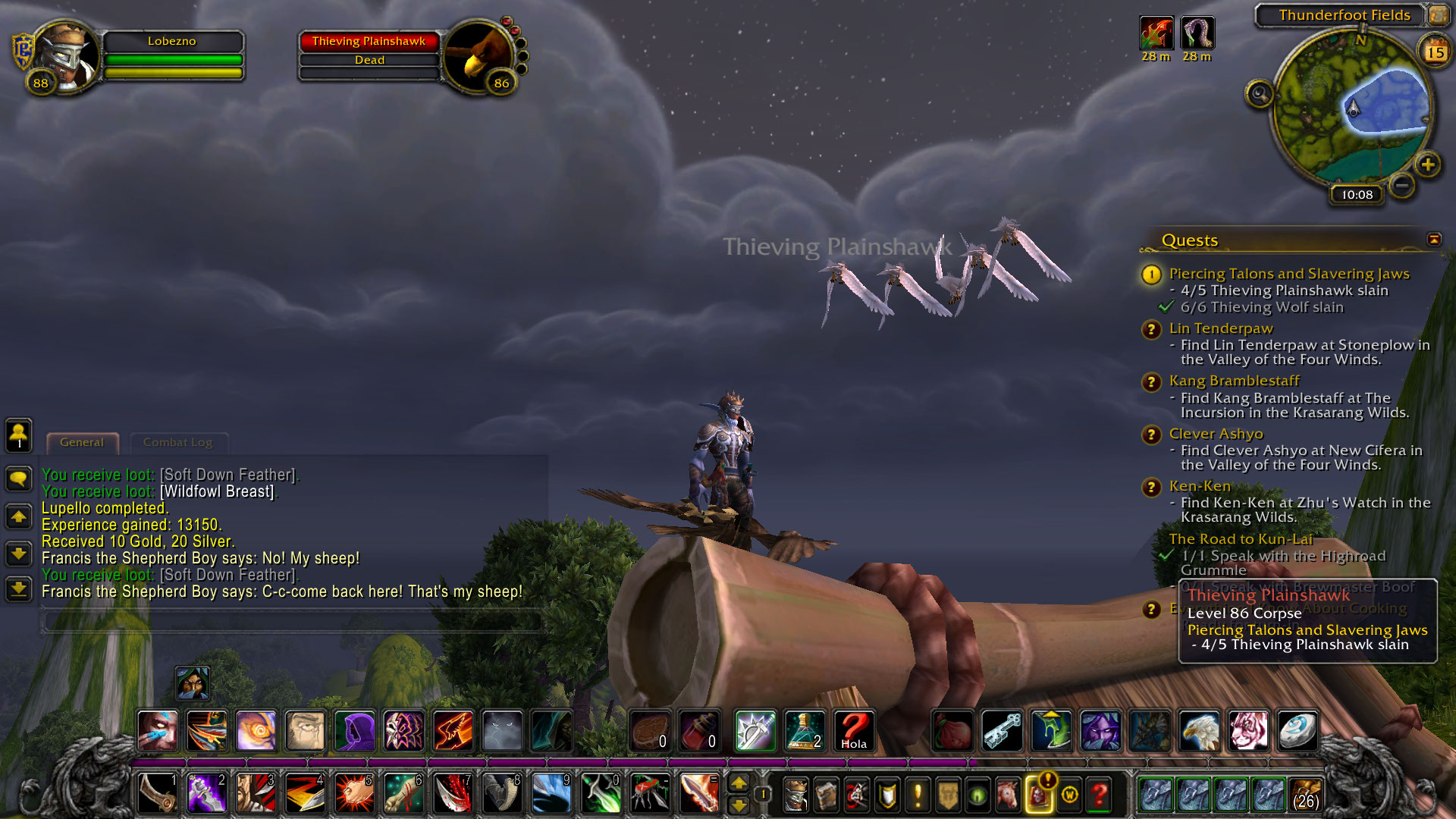Select the Piercing Talons and Slavering Jaws quest

1288,274
